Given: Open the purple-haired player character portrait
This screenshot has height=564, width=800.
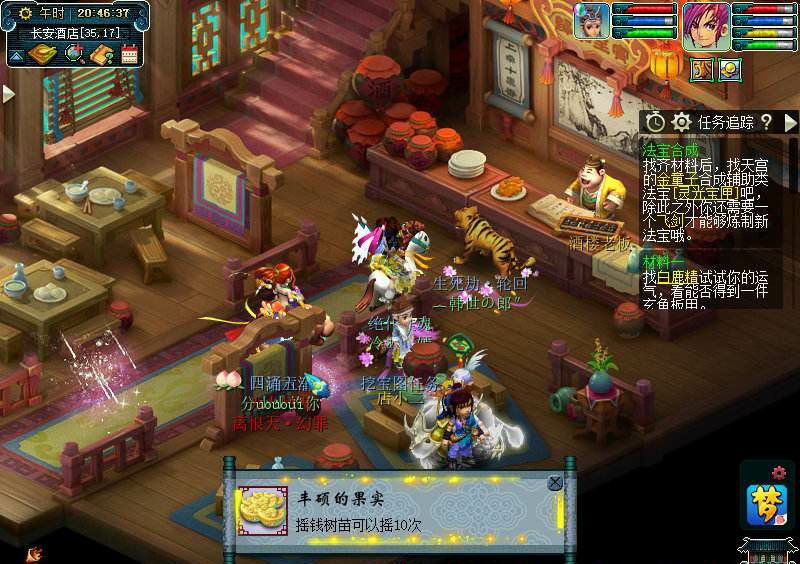Looking at the screenshot, I should (x=705, y=24).
